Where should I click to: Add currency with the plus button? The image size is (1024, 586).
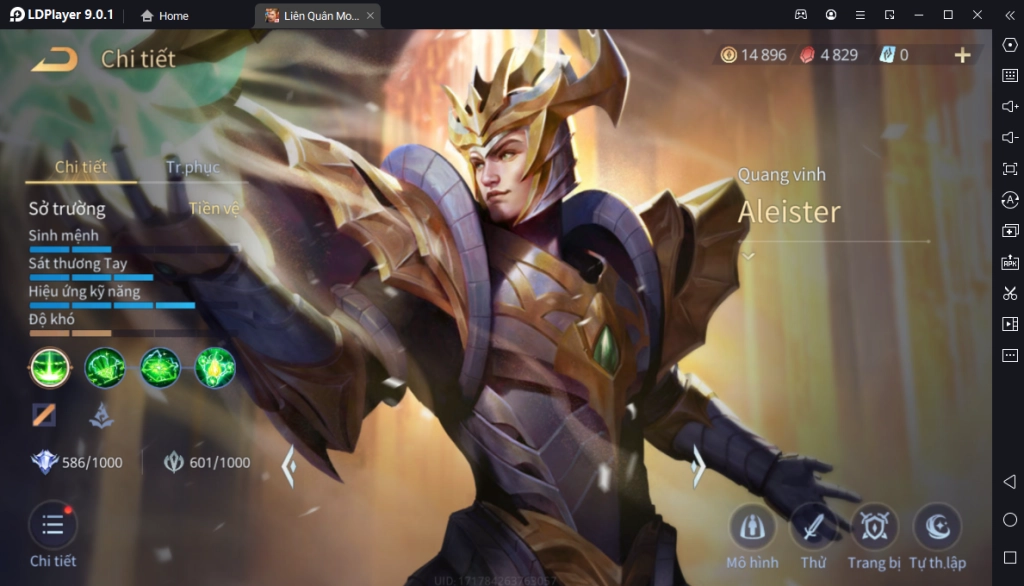[962, 55]
